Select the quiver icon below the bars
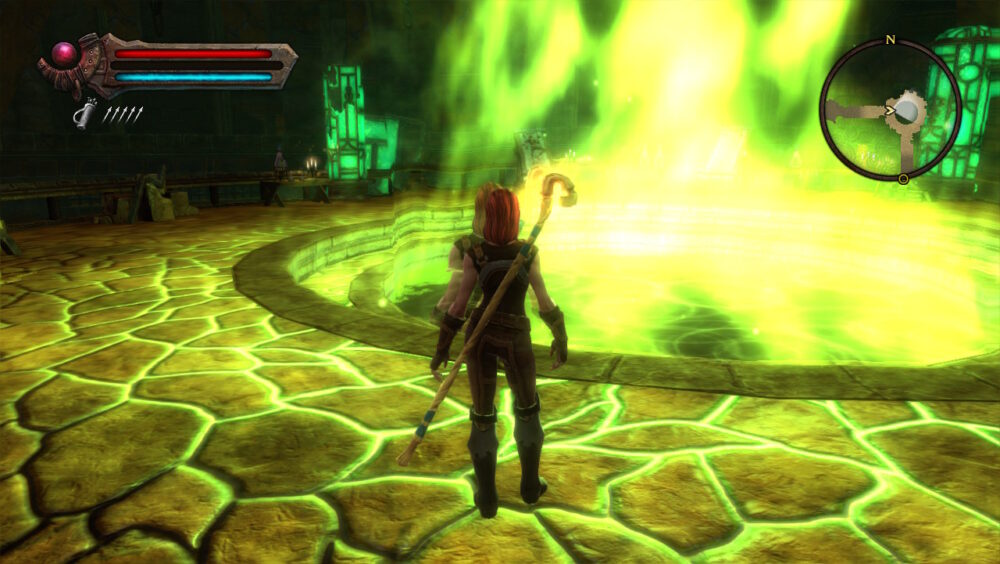The width and height of the screenshot is (1000, 564). (x=86, y=115)
